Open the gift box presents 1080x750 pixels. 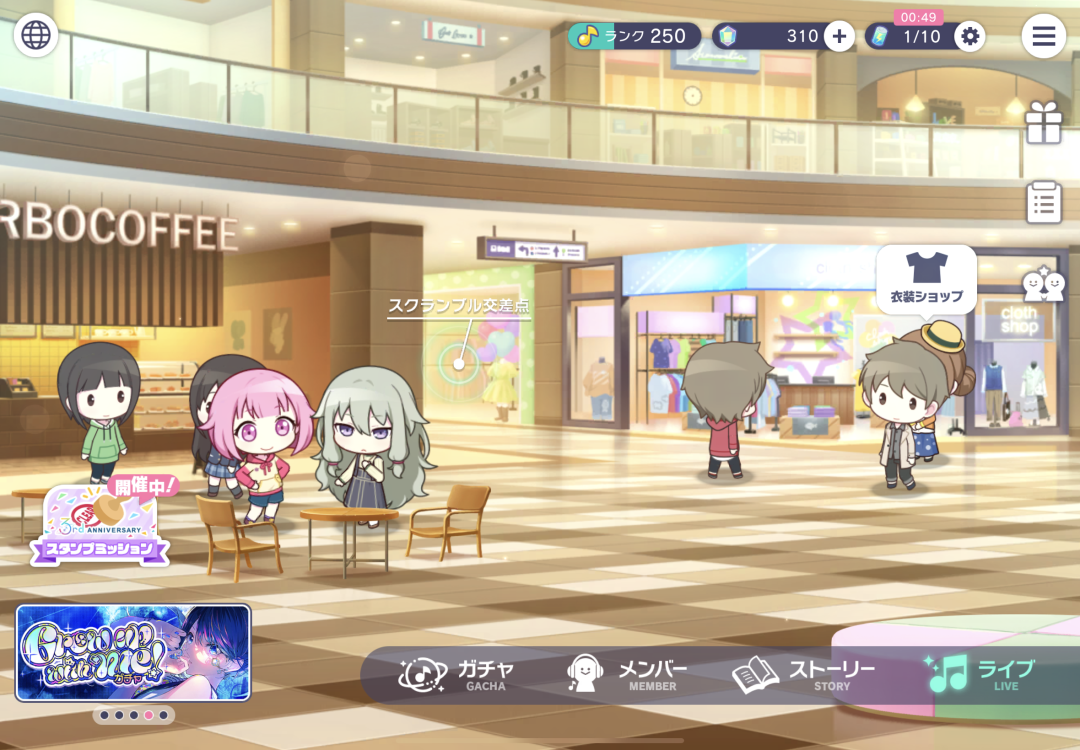1043,123
